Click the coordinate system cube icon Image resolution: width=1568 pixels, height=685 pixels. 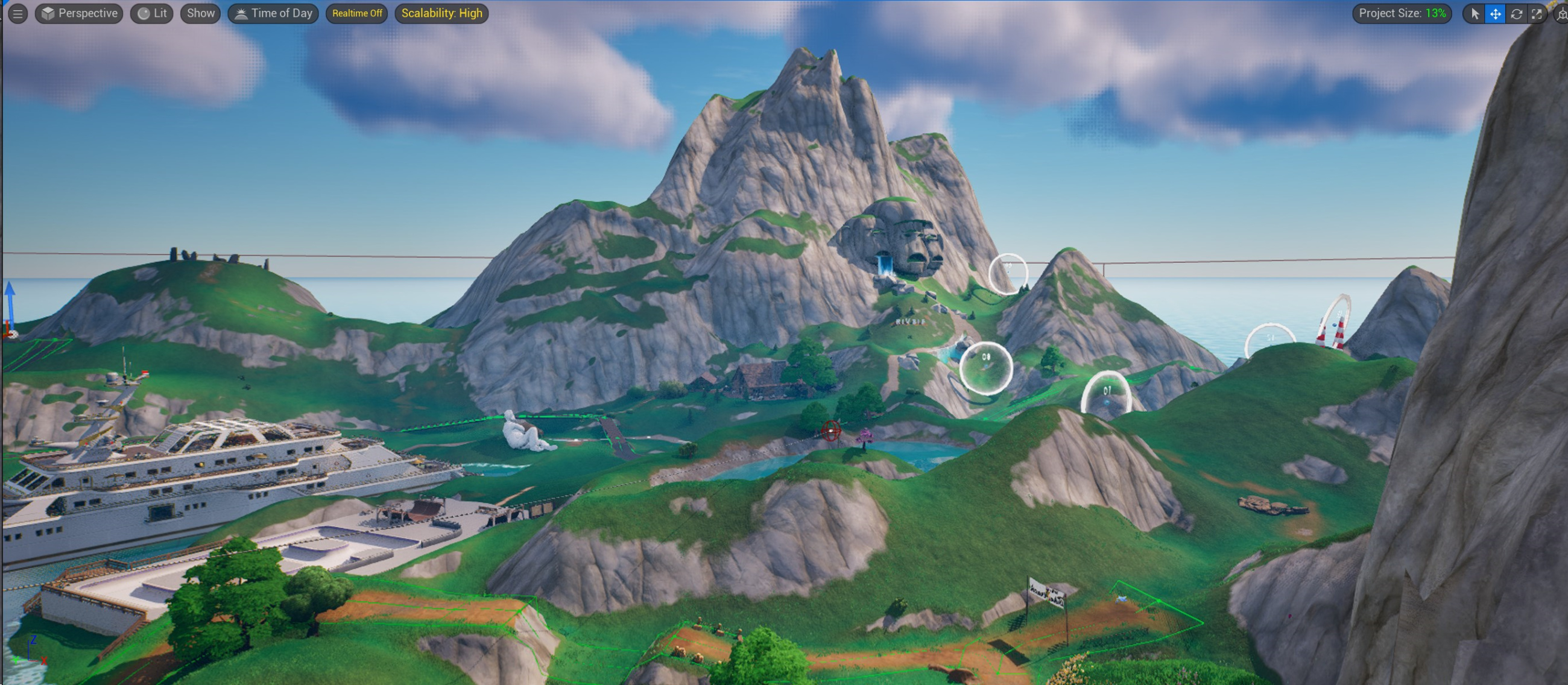1561,14
